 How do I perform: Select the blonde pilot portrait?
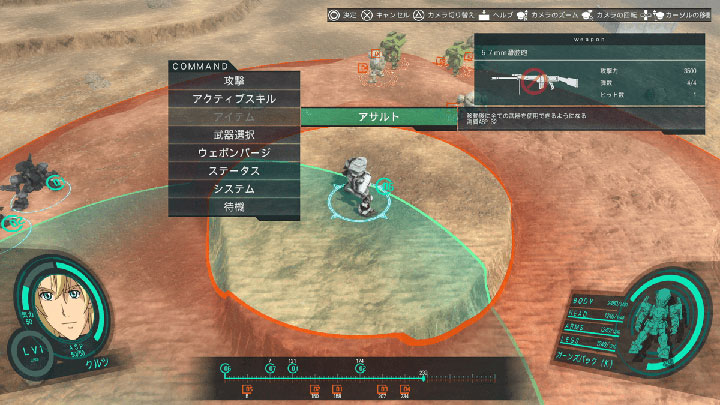click(62, 303)
